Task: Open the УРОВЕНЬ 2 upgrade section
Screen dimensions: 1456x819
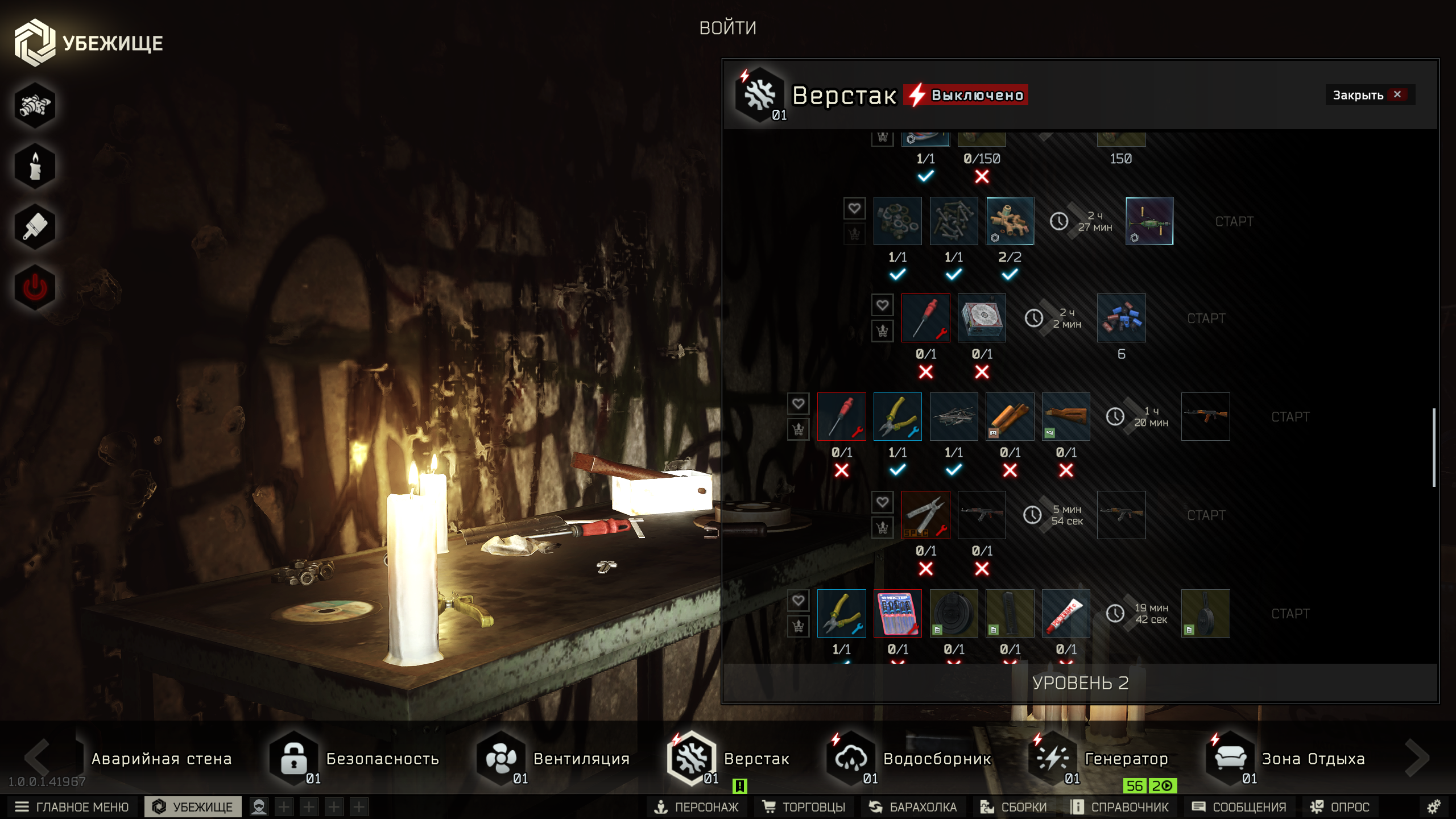Action: (1080, 682)
